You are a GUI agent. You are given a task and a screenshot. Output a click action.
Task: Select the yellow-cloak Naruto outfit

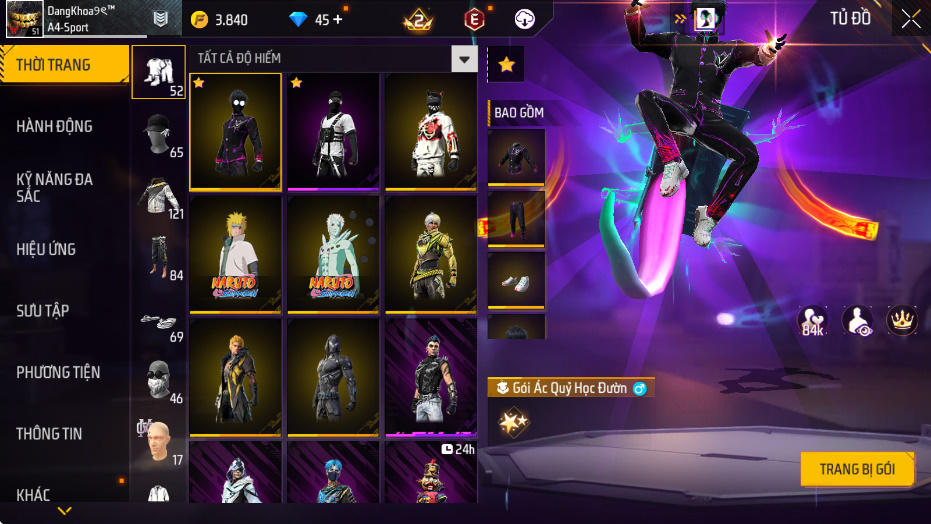point(235,253)
